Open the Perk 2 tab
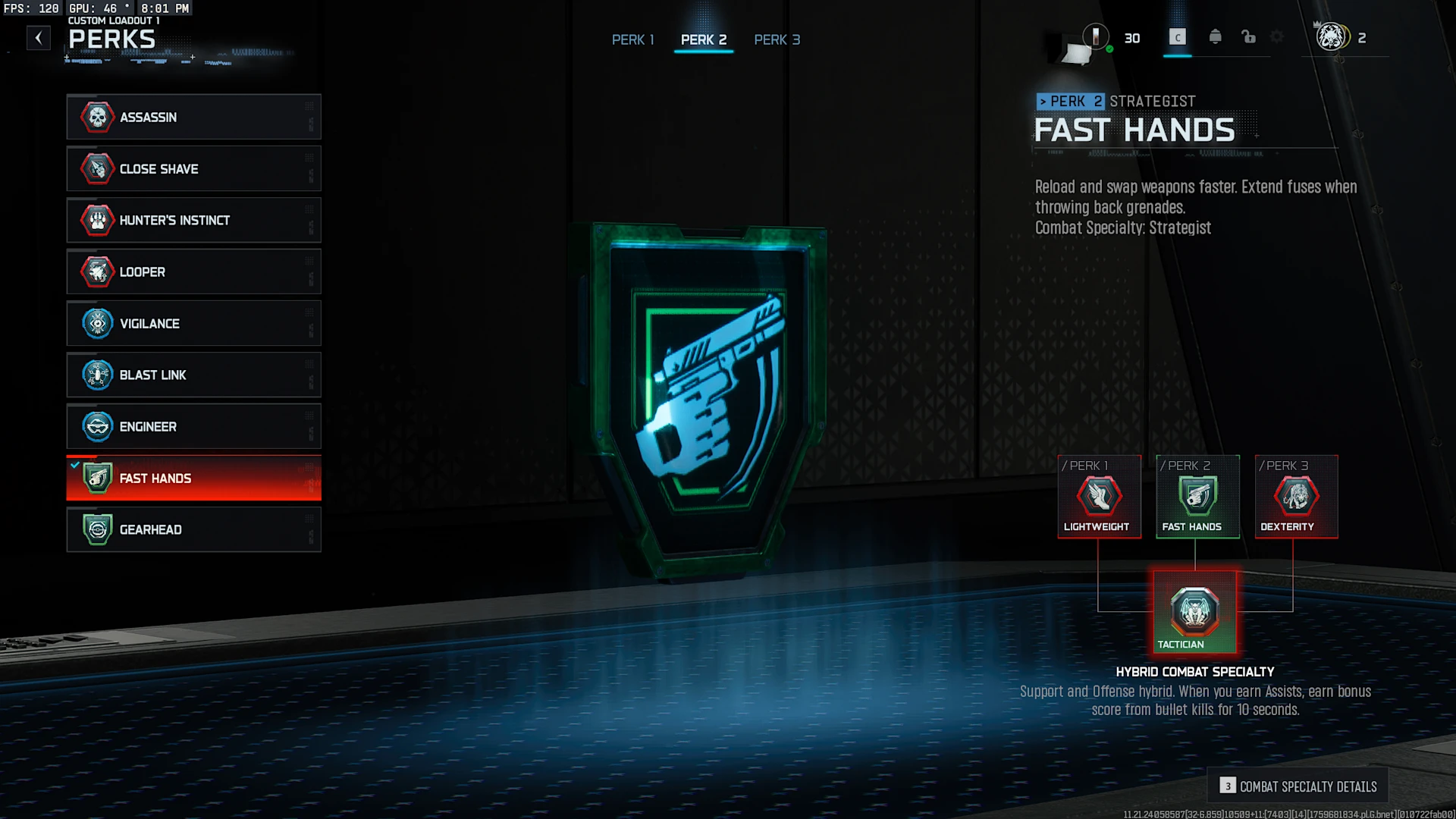This screenshot has width=1456, height=819. tap(703, 39)
